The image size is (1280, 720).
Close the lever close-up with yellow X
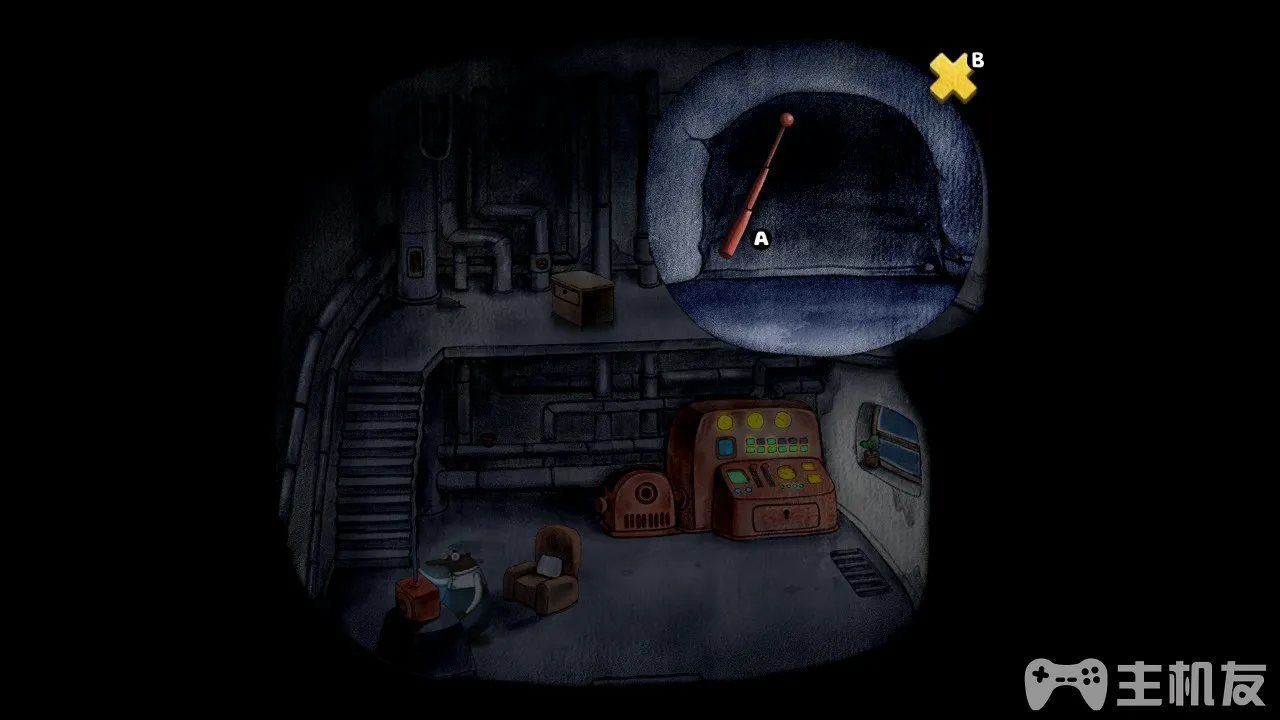click(x=952, y=78)
